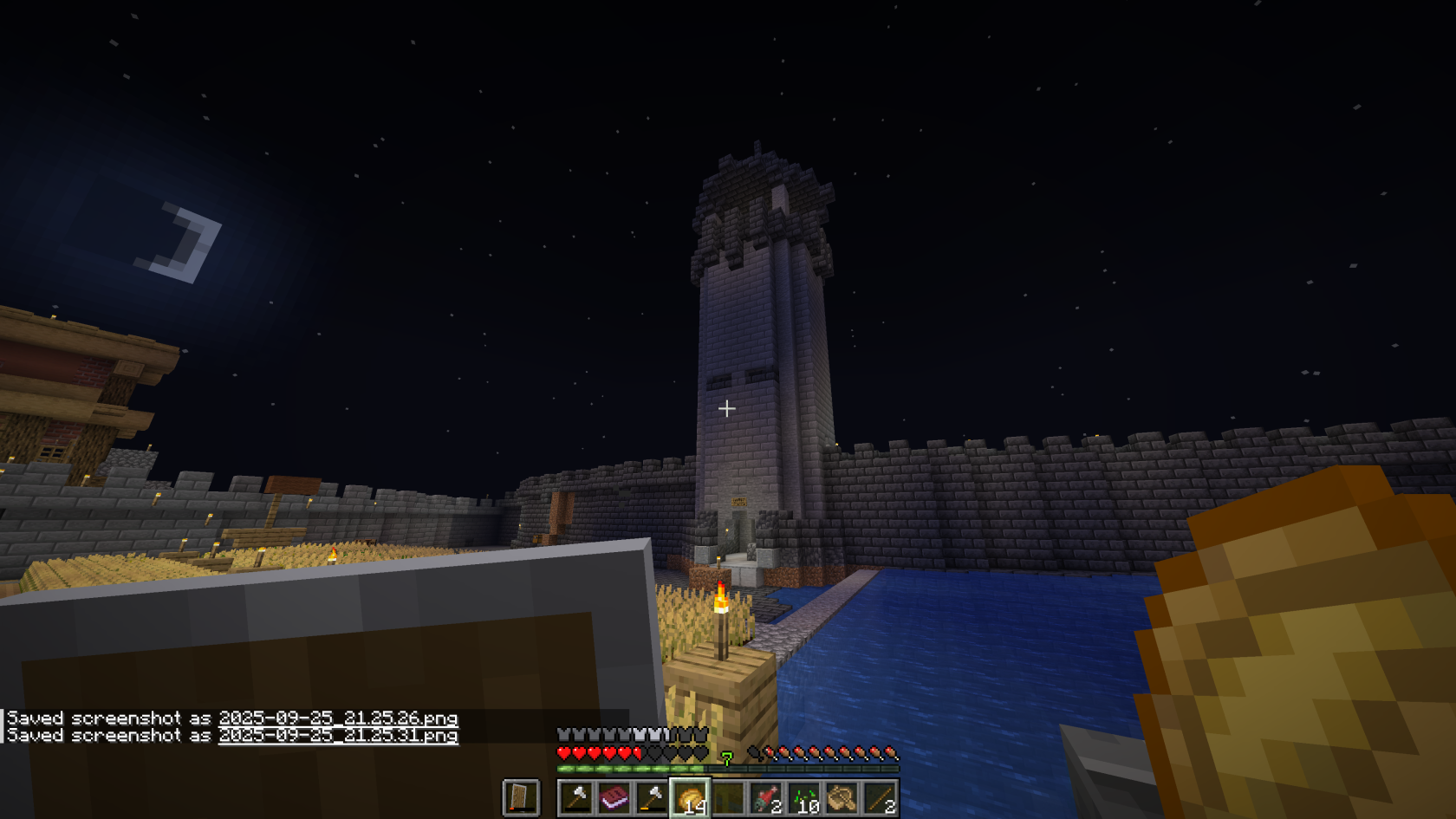1456x819 pixels.
Task: Click the shield in the offhand slot
Action: pyautogui.click(x=521, y=798)
